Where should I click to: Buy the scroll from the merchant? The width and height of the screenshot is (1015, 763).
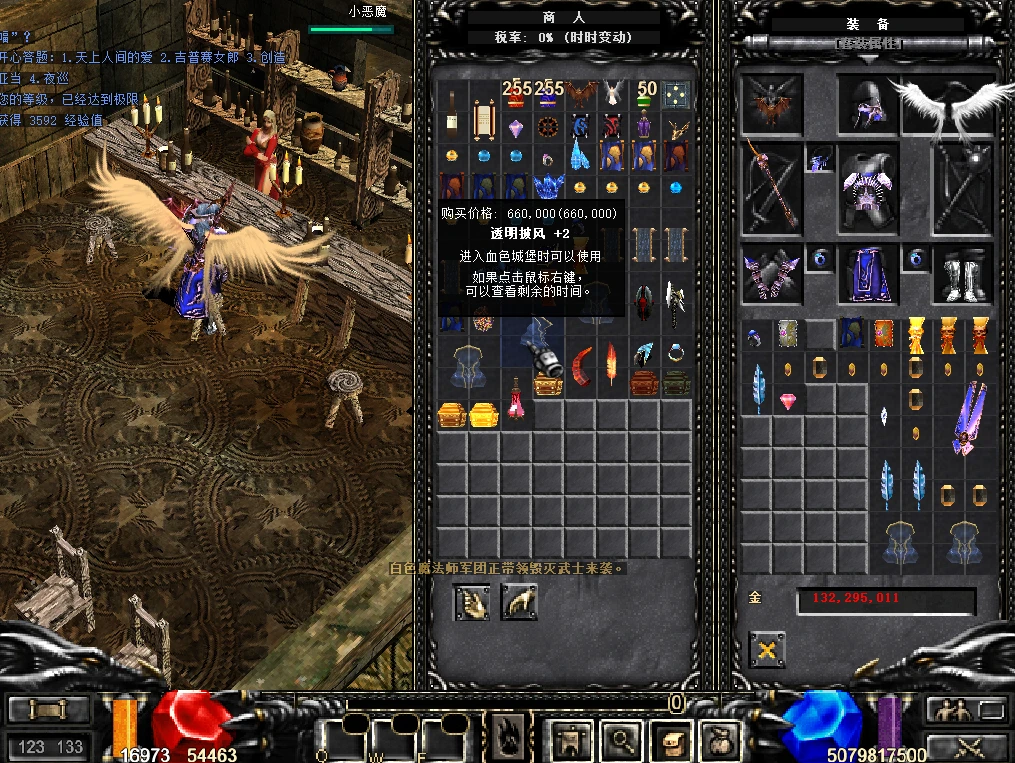(484, 120)
